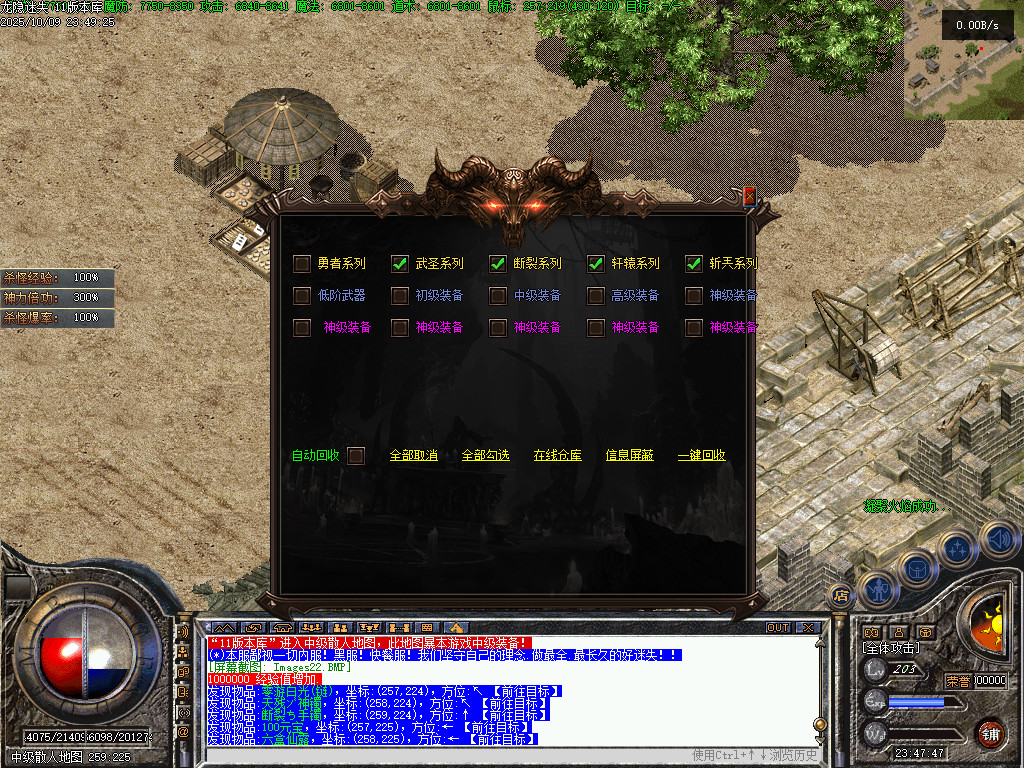Tick the 中级装备 checkbox
1024x768 pixels.
(x=498, y=296)
